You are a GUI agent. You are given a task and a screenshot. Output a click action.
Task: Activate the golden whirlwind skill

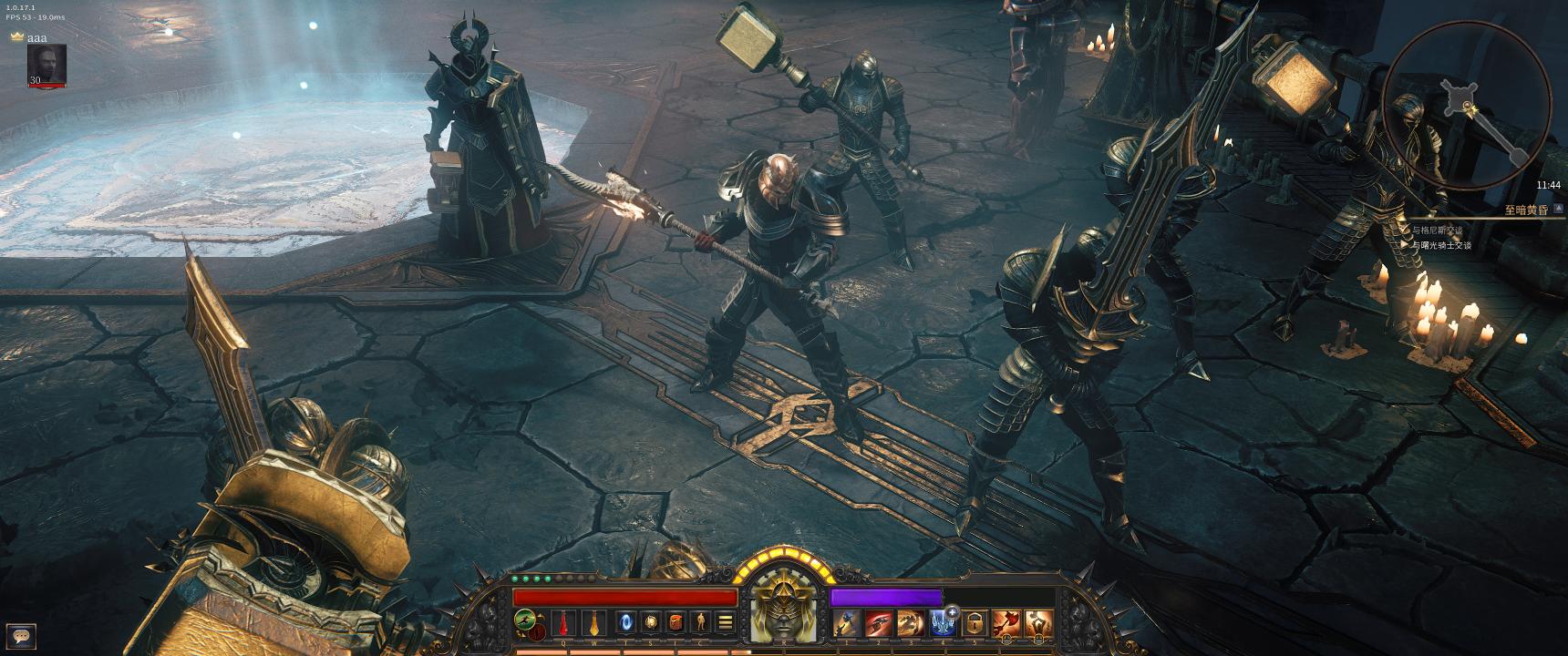coord(911,623)
